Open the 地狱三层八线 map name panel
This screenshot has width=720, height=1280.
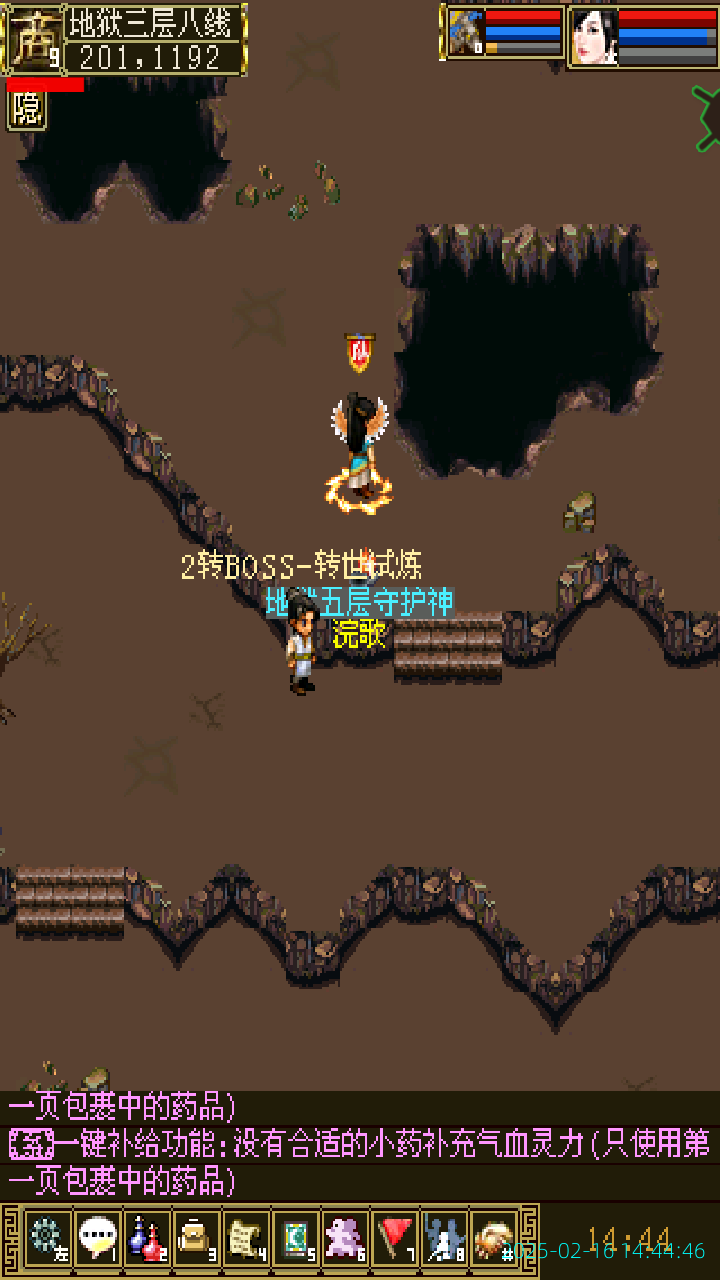[x=155, y=23]
